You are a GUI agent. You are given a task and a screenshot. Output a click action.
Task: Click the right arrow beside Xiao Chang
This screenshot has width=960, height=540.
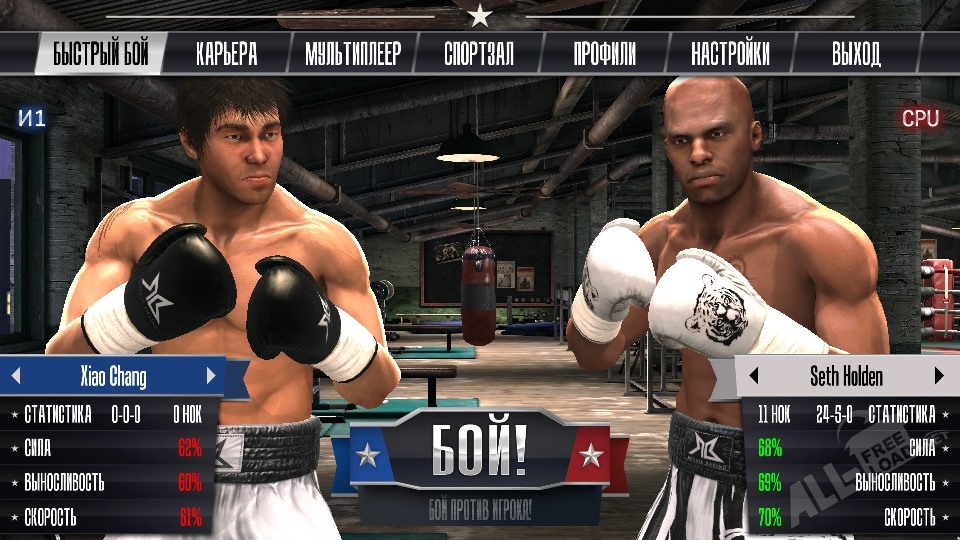tap(211, 377)
